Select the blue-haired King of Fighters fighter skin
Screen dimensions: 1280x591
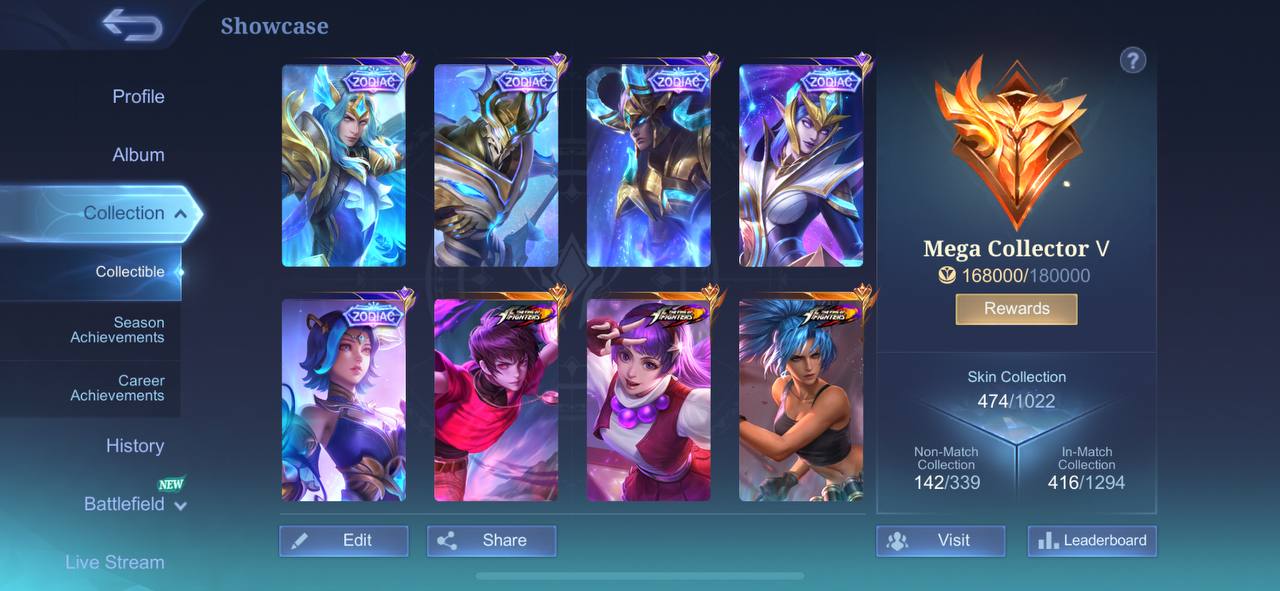point(801,400)
